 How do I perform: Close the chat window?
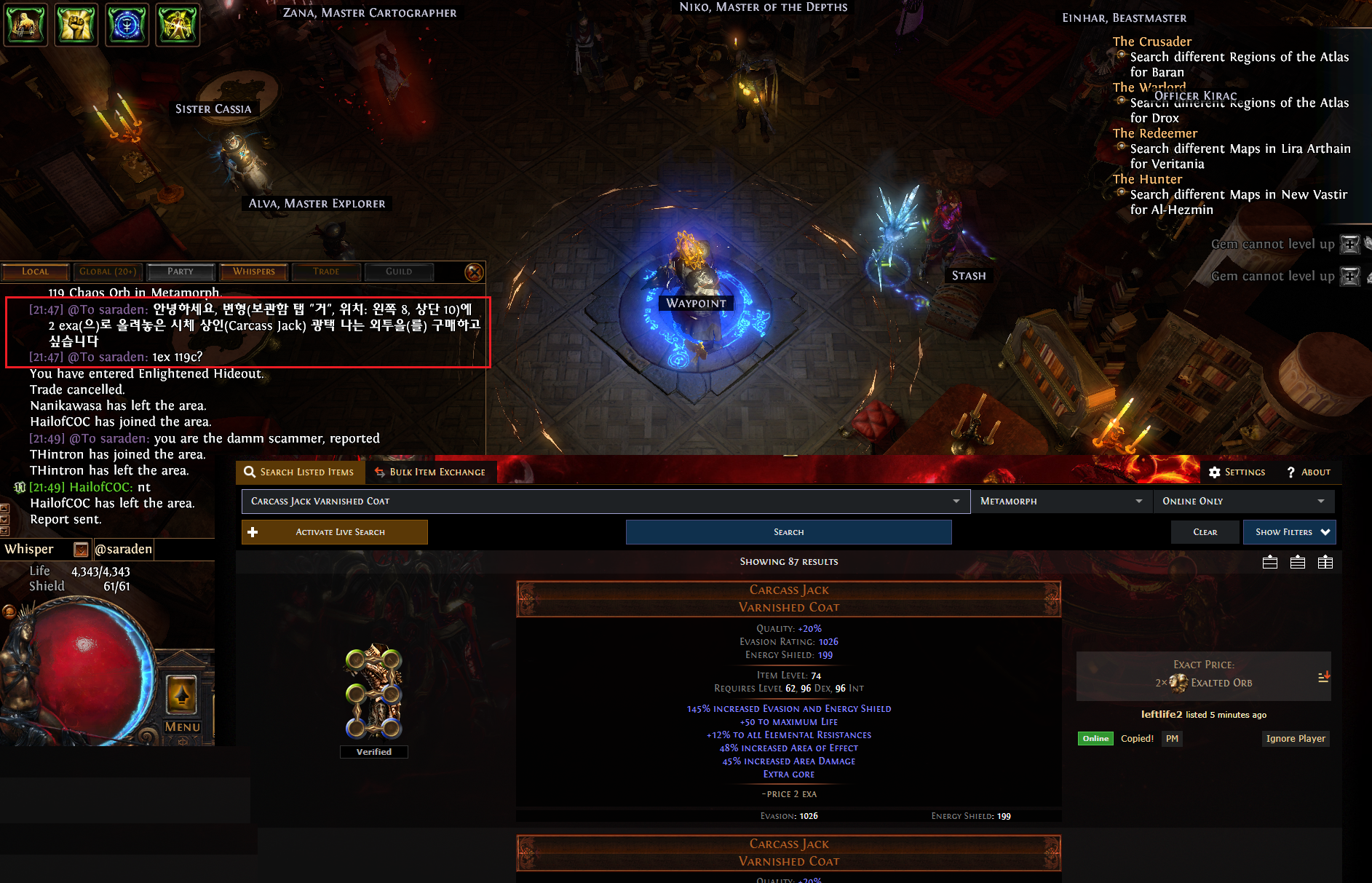tap(474, 272)
